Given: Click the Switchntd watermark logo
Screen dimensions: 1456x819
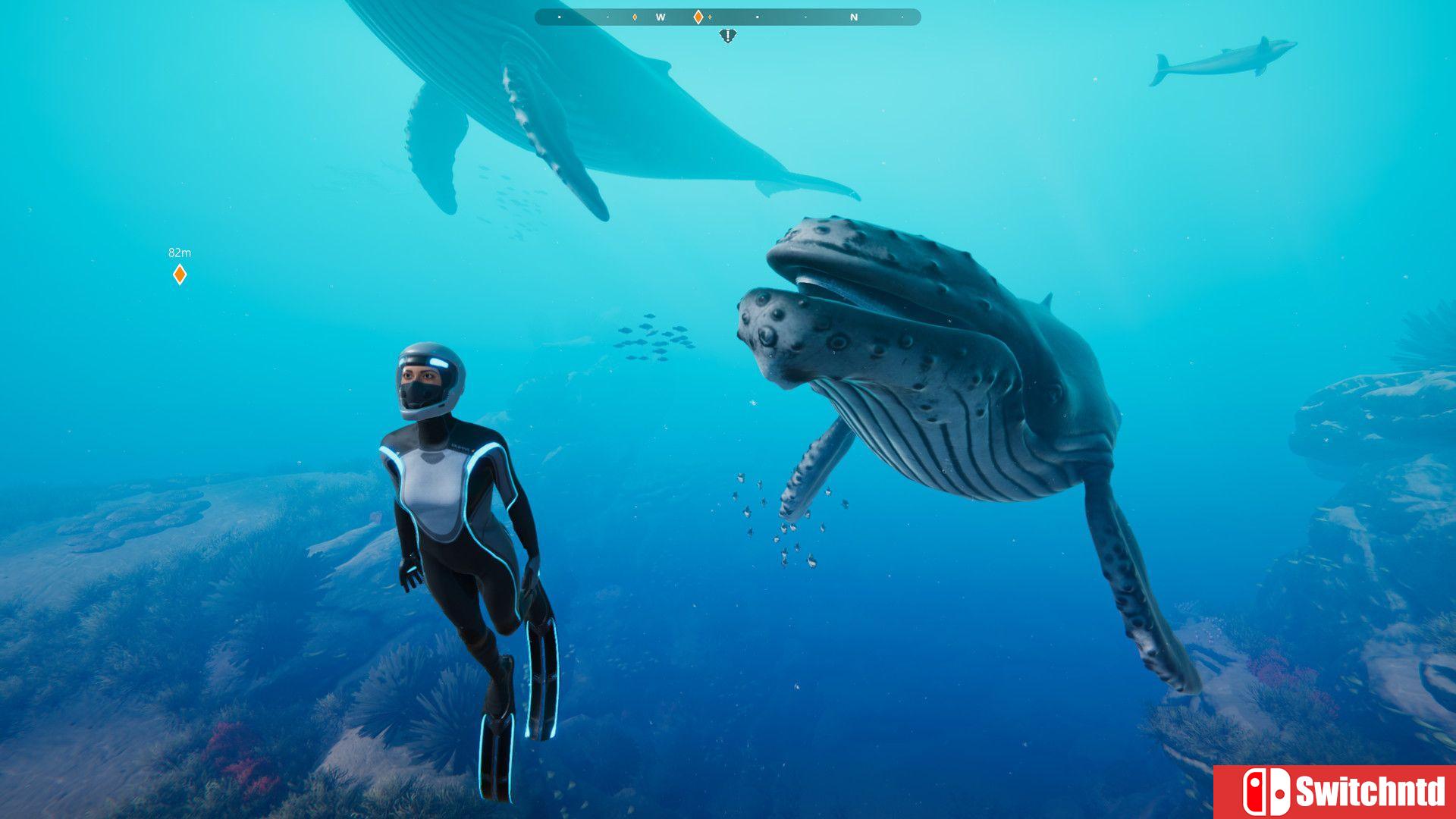Looking at the screenshot, I should (x=1335, y=792).
